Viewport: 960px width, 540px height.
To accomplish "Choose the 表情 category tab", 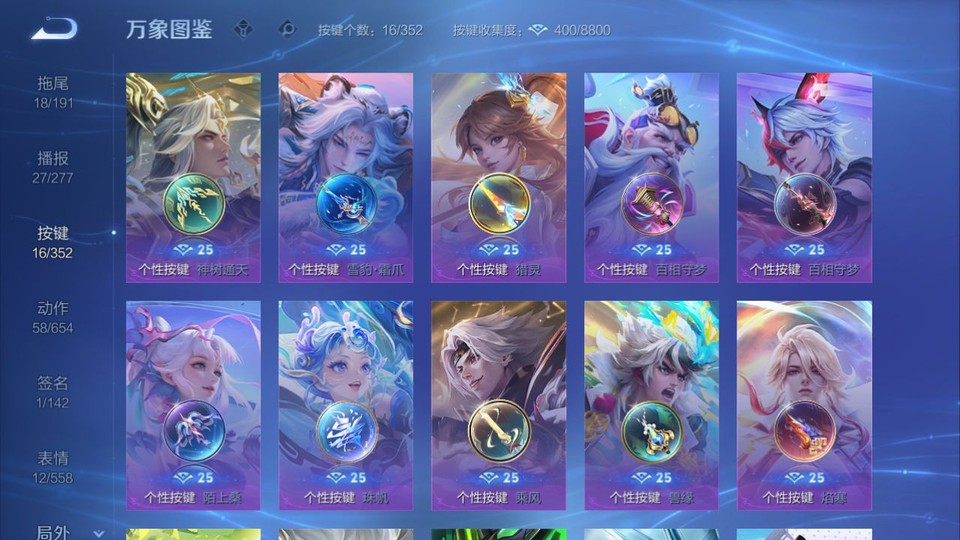I will click(x=54, y=467).
